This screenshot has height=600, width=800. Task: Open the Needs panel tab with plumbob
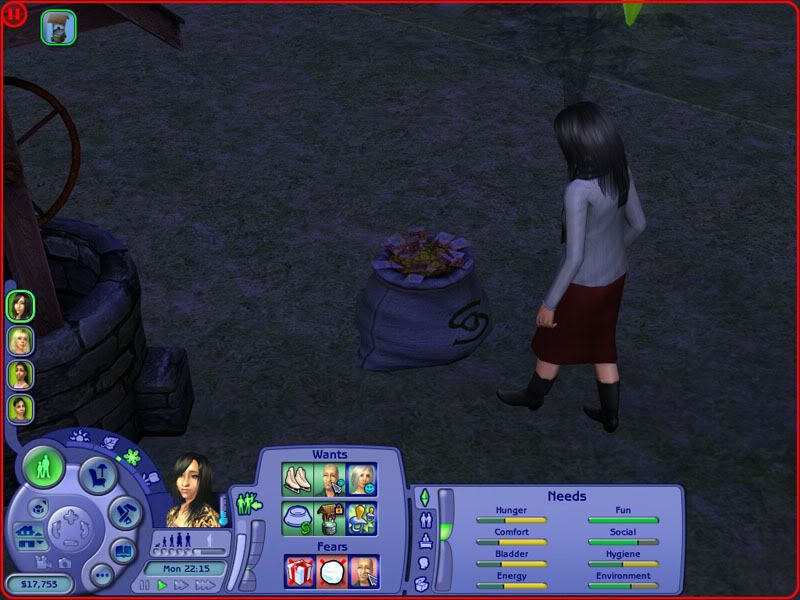pyautogui.click(x=423, y=497)
